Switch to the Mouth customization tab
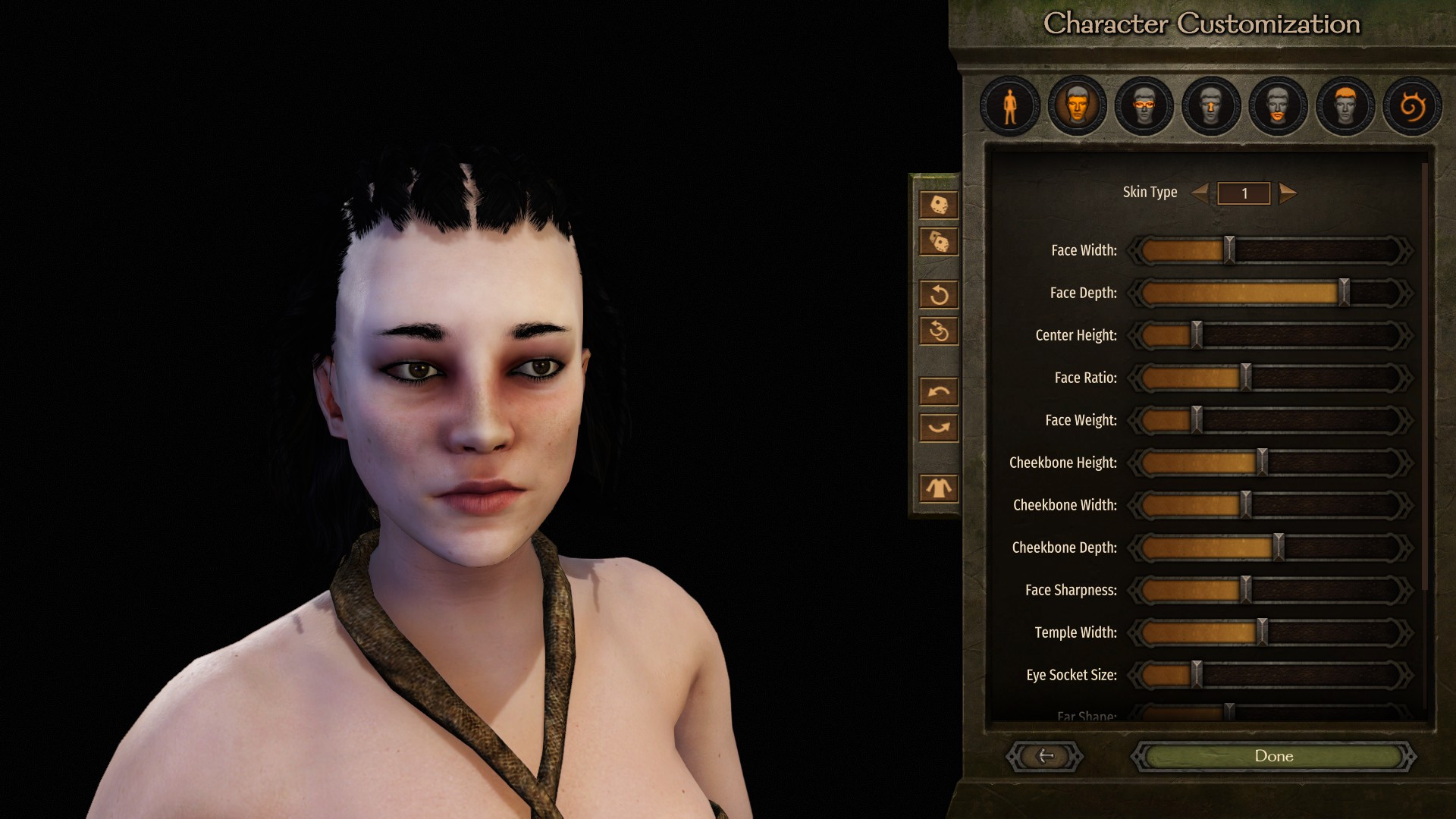This screenshot has width=1456, height=819. pyautogui.click(x=1278, y=107)
